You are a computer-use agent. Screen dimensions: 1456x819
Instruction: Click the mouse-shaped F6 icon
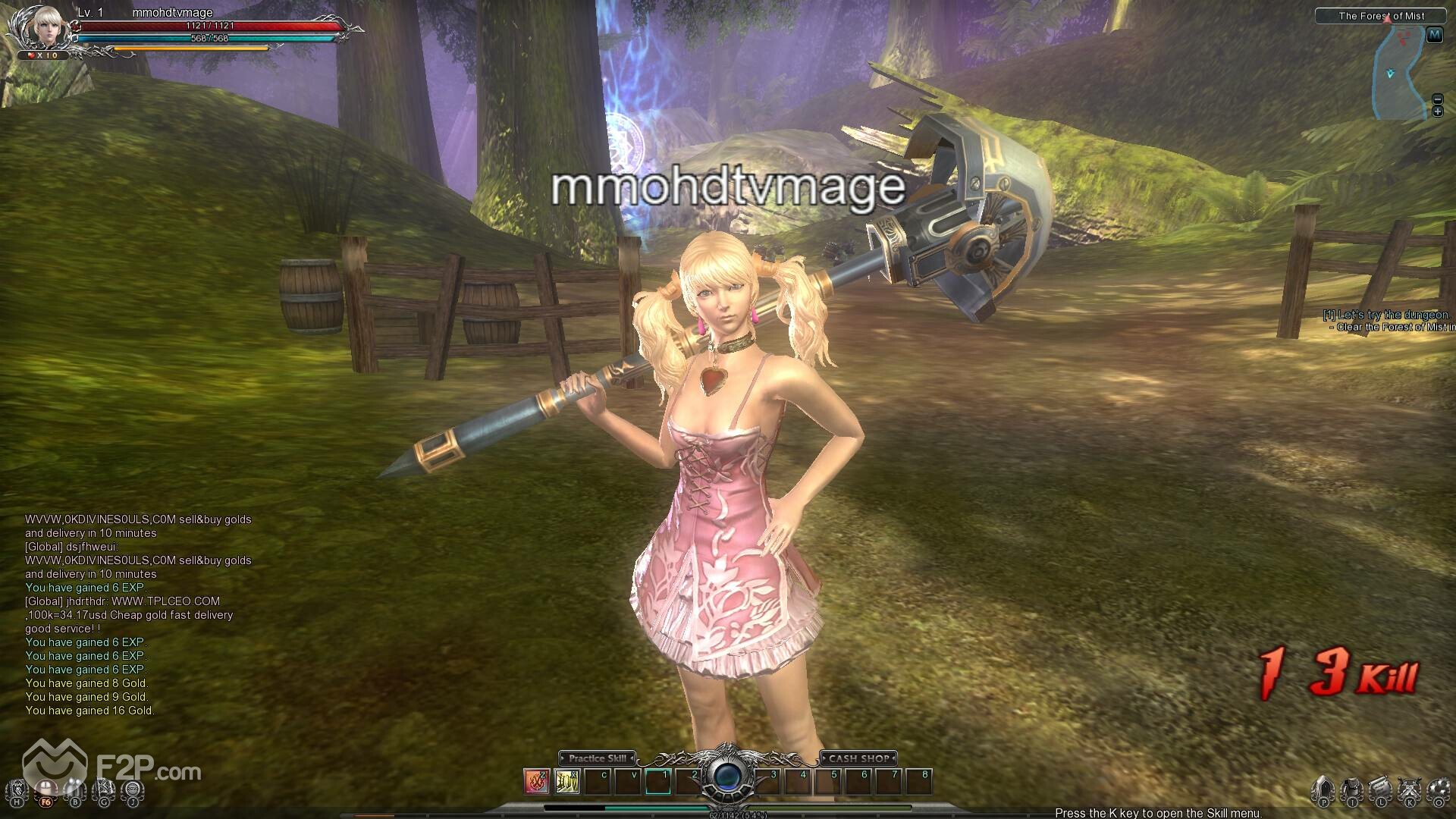click(46, 791)
